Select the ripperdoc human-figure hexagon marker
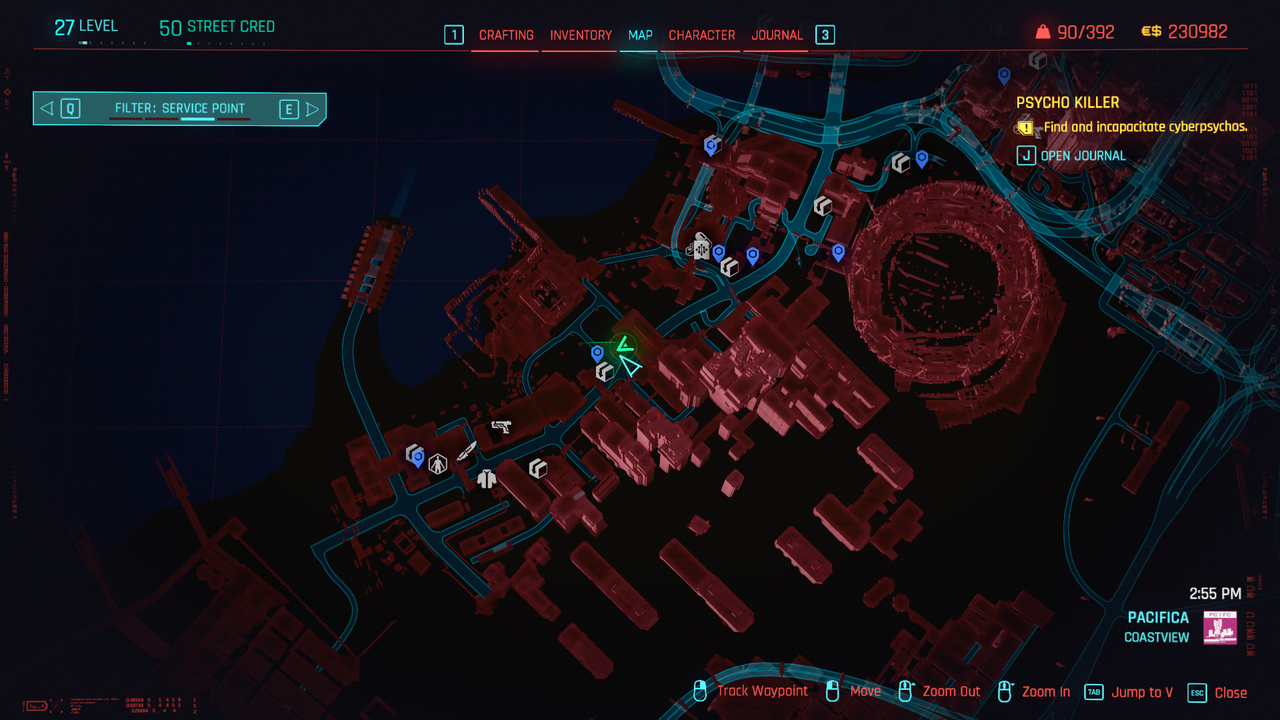 (438, 464)
